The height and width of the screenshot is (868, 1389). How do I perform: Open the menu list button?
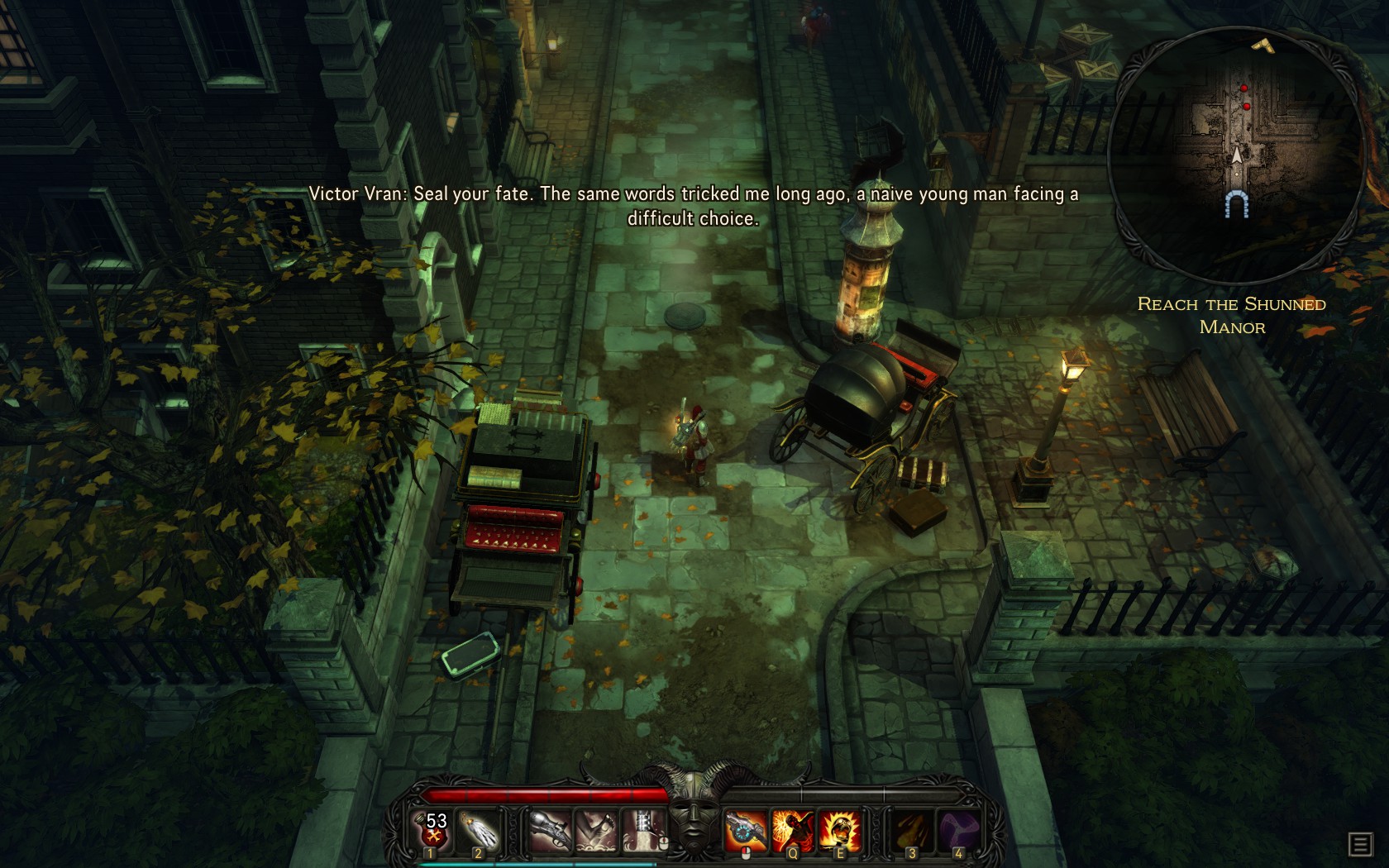[x=1360, y=844]
